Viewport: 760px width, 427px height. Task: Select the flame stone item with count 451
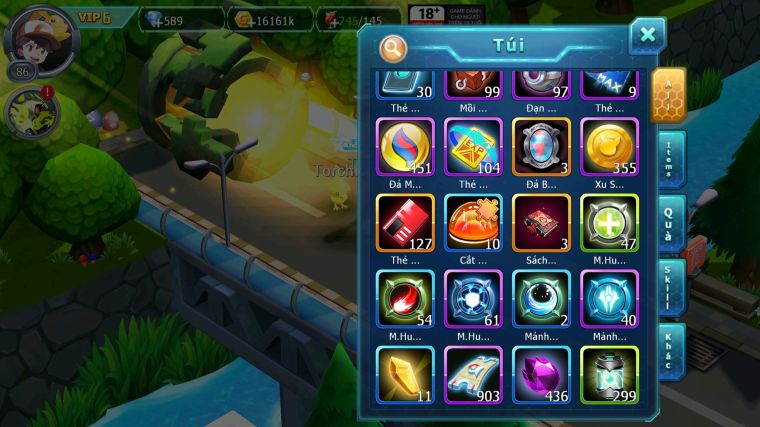(405, 148)
